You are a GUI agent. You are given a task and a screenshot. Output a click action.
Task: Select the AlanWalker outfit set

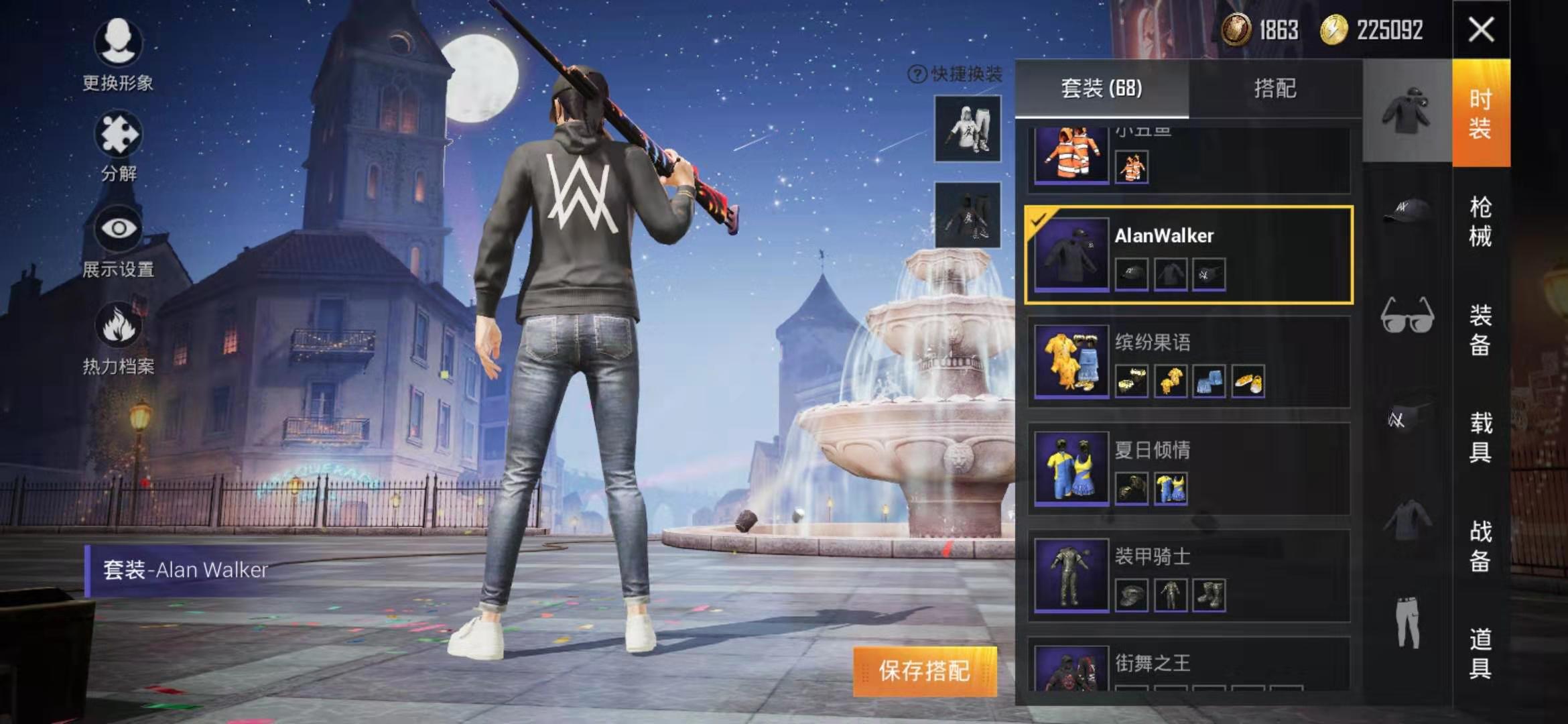click(x=1189, y=255)
